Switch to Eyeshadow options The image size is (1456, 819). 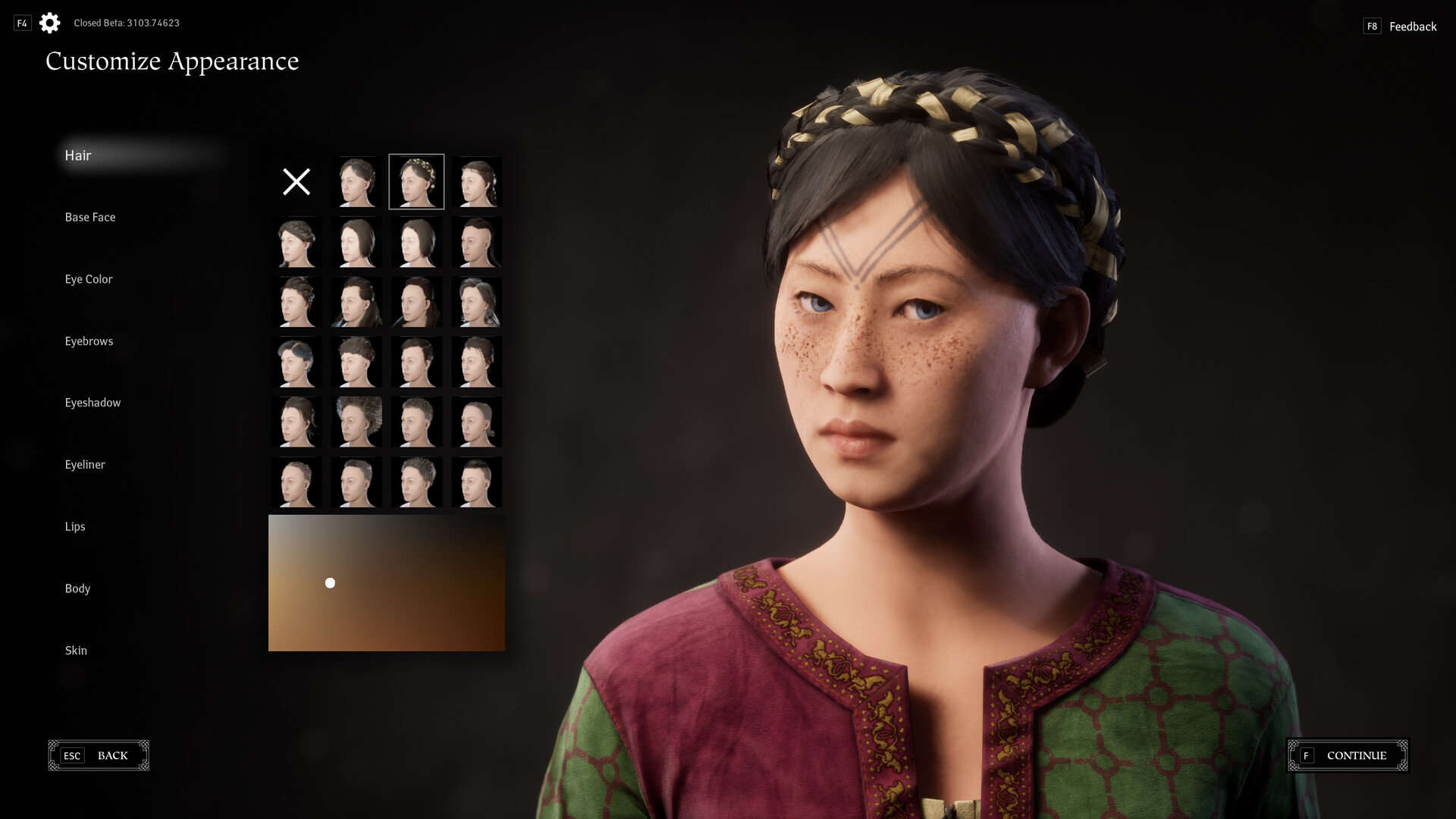[93, 403]
